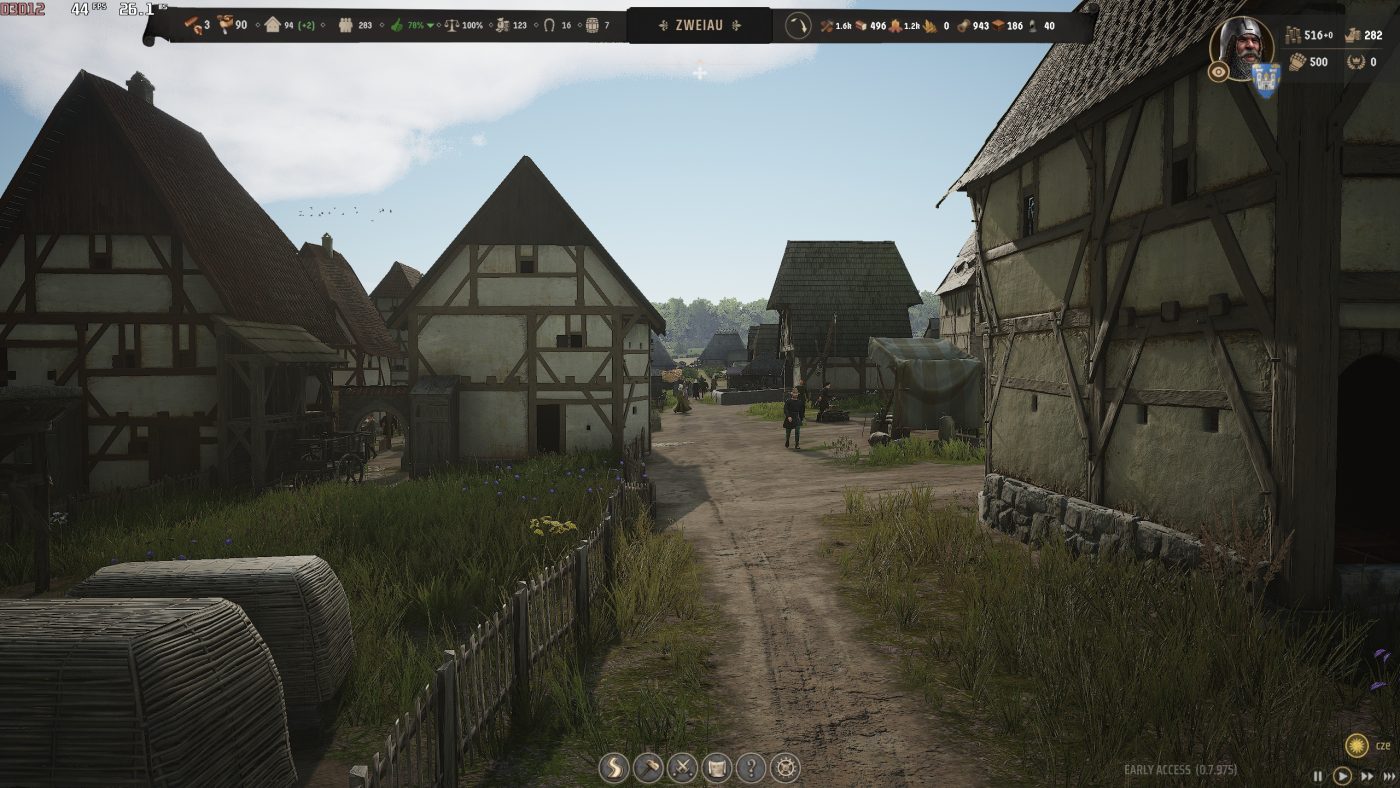Toggle the eye icon beside the portrait
This screenshot has height=788, width=1400.
pyautogui.click(x=1217, y=72)
